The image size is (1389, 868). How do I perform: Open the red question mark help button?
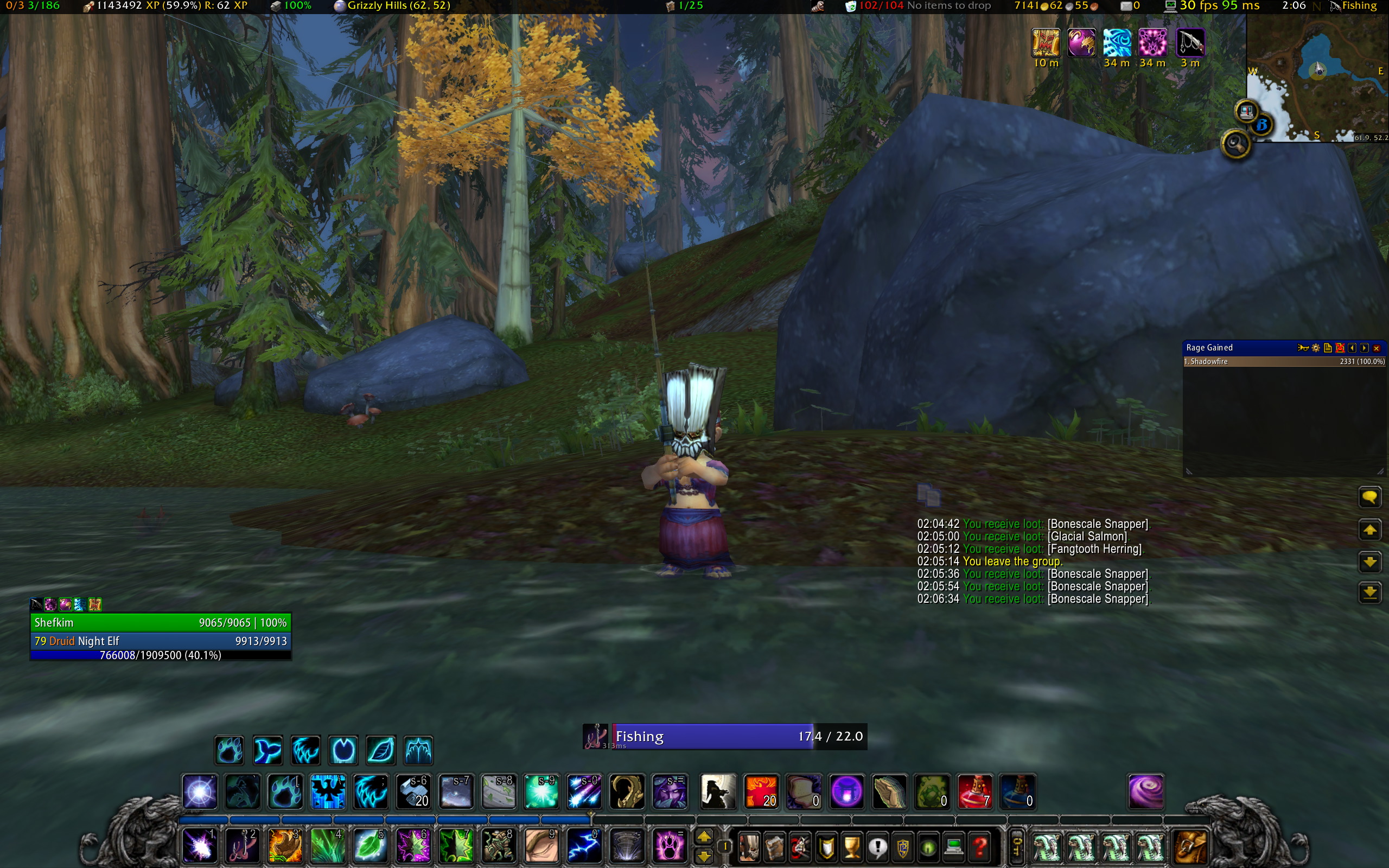(980, 846)
